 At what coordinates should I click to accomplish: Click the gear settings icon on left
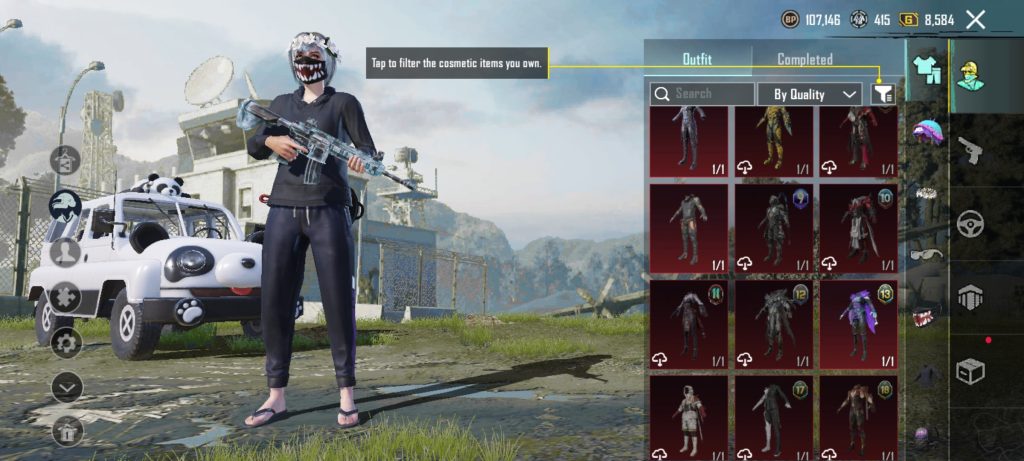66,343
